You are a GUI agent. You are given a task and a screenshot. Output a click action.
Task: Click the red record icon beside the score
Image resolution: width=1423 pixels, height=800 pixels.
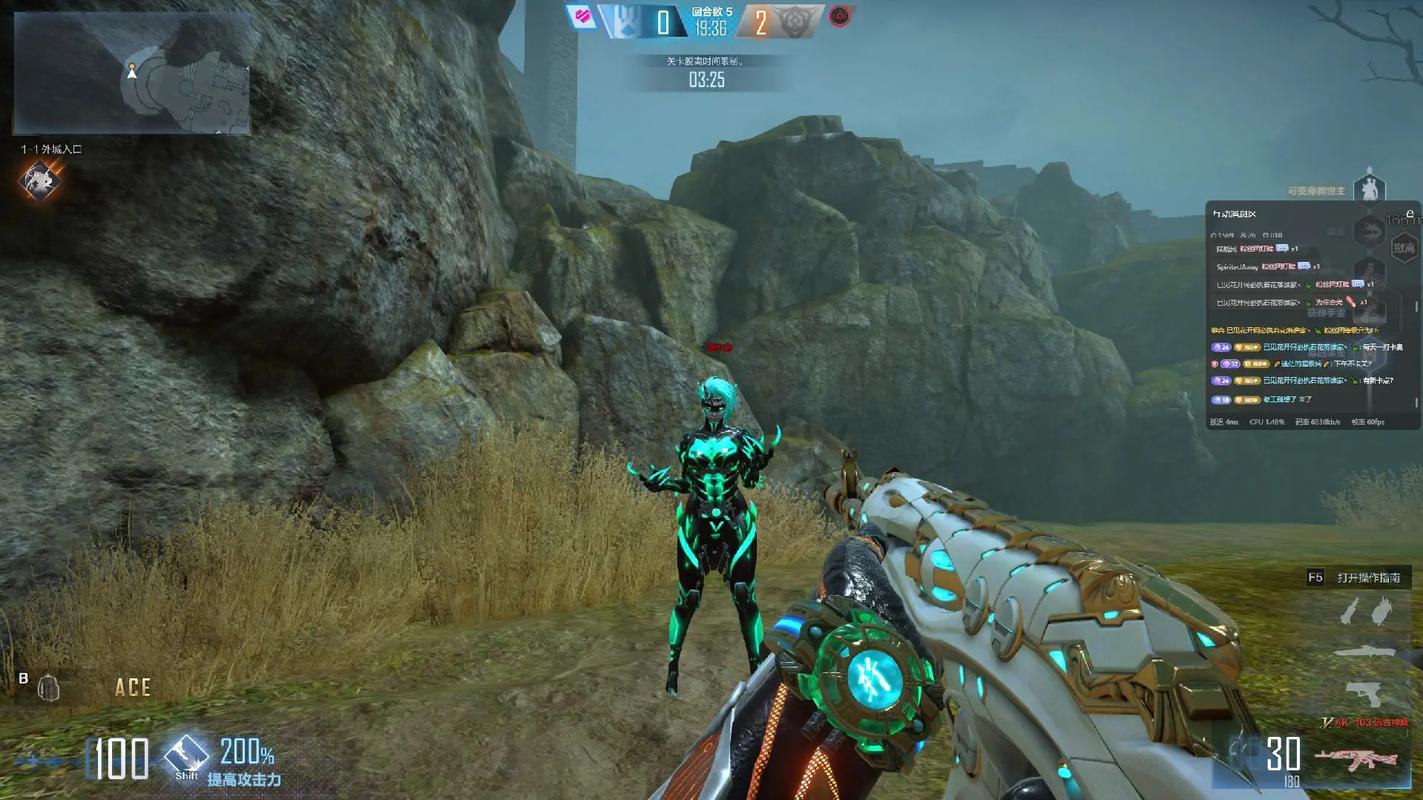pos(840,18)
